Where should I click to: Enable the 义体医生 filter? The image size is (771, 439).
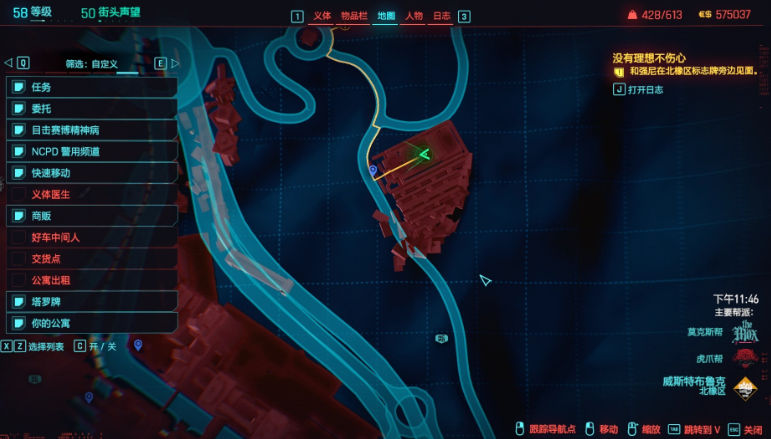coord(92,194)
